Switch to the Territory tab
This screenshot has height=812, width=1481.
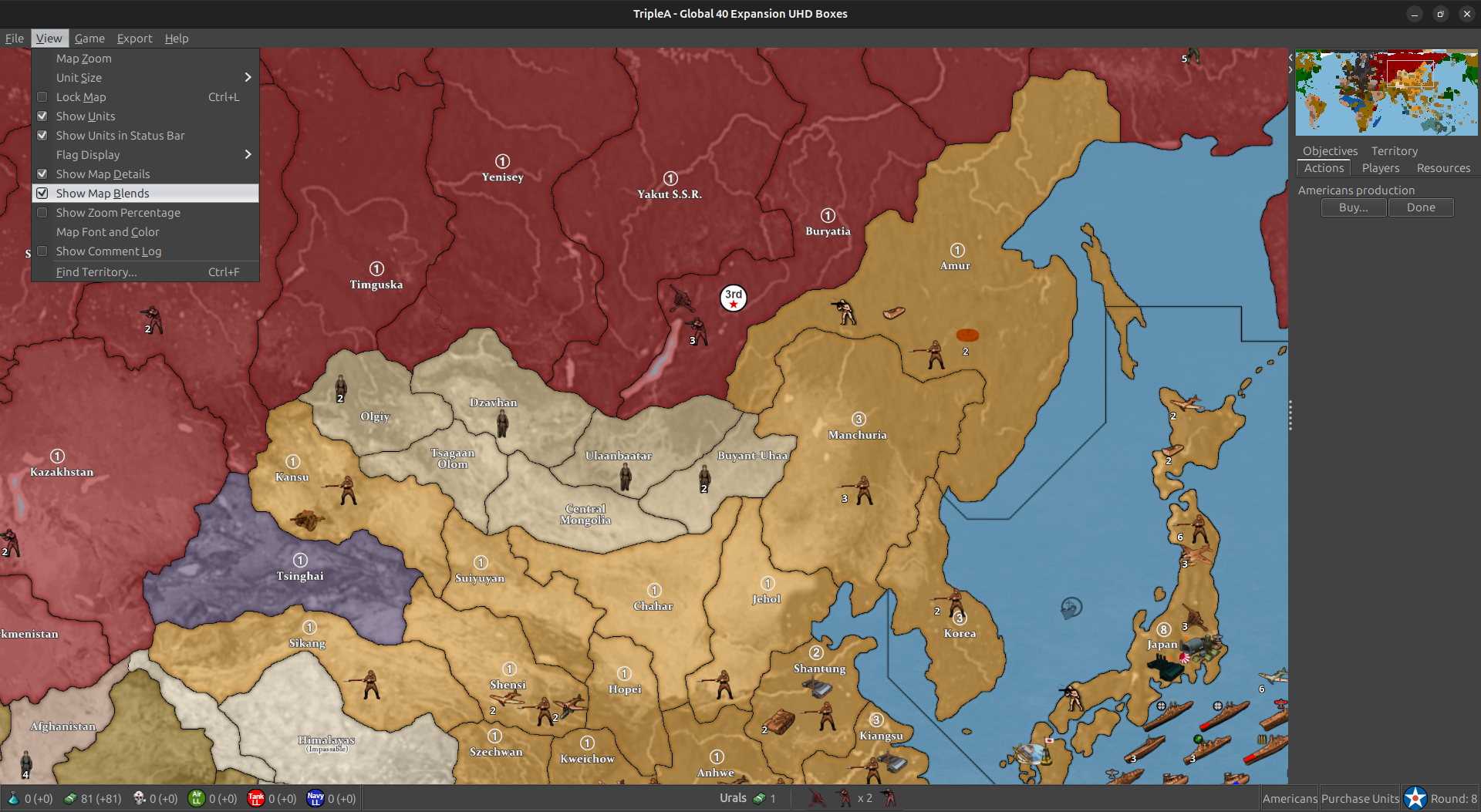(1394, 150)
